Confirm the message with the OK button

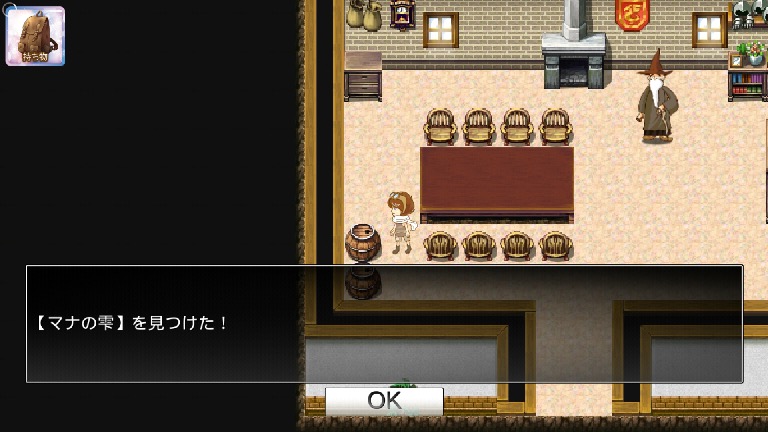(x=384, y=401)
